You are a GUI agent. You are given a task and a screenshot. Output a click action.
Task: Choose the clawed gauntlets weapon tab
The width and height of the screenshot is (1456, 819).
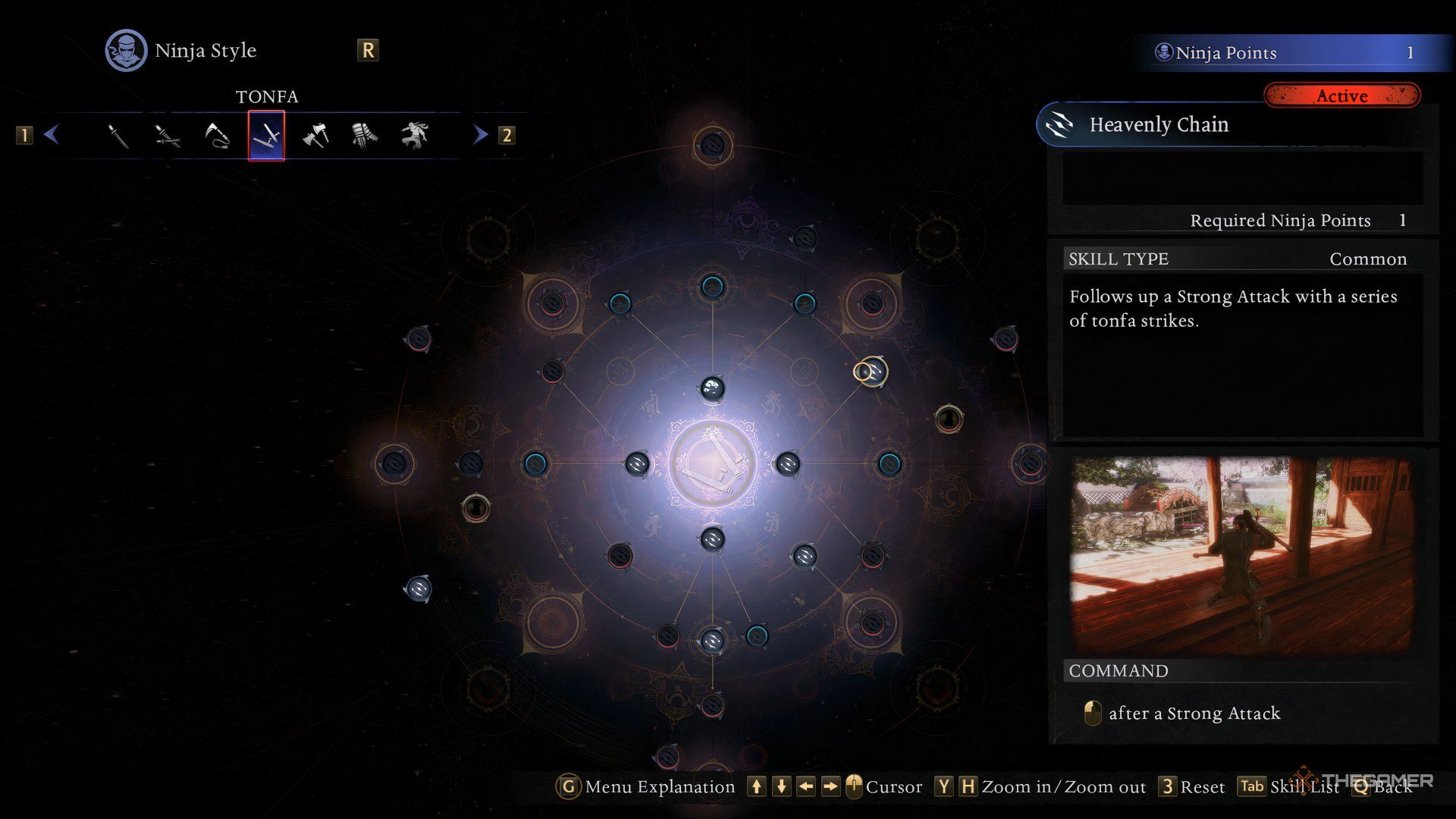[365, 136]
